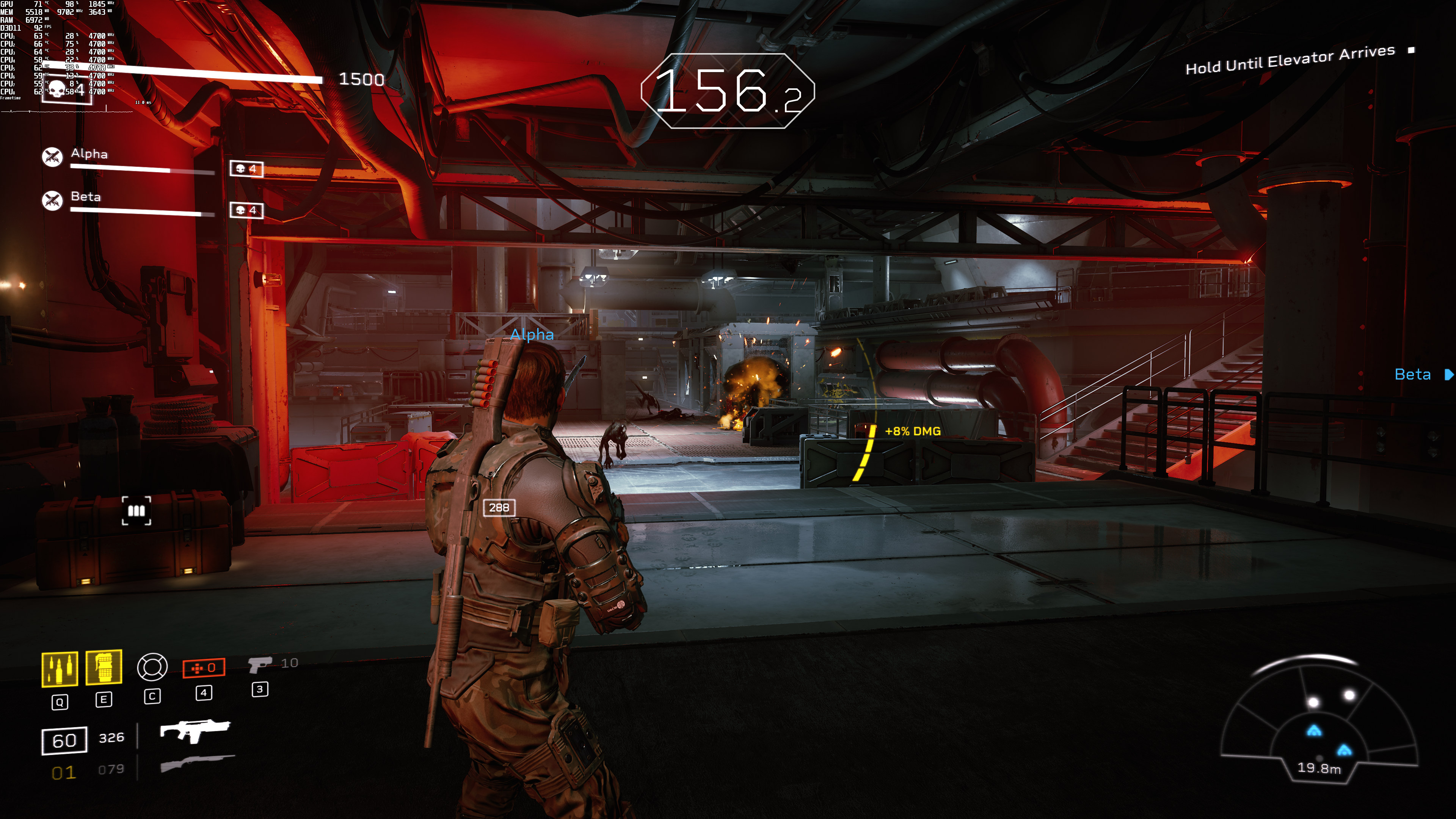The height and width of the screenshot is (819, 1456).
Task: Select teammate Beta's class icon
Action: pyautogui.click(x=53, y=200)
